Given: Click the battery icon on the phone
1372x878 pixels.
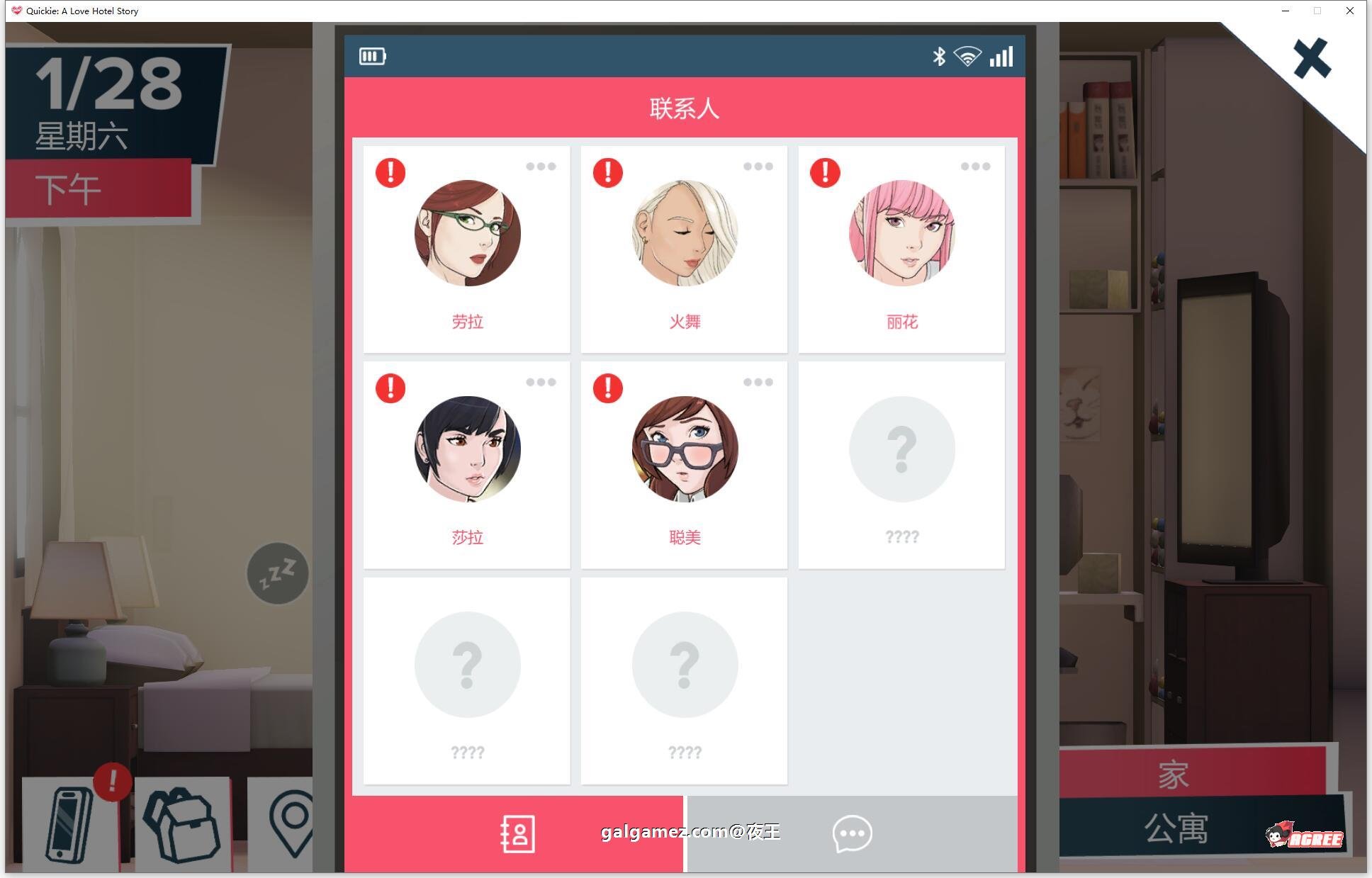Looking at the screenshot, I should pyautogui.click(x=372, y=55).
